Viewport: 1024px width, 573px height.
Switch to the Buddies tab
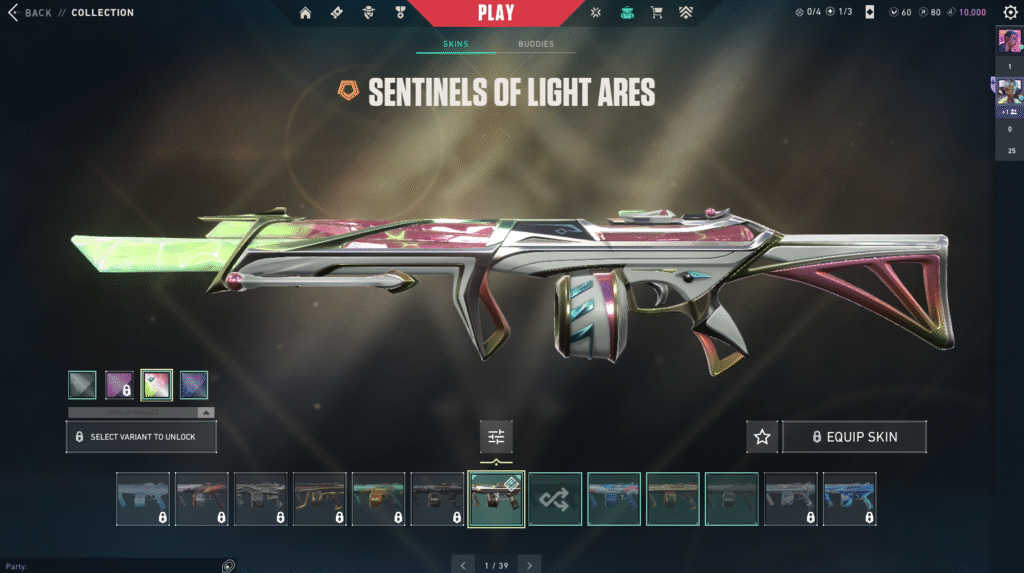pyautogui.click(x=535, y=45)
